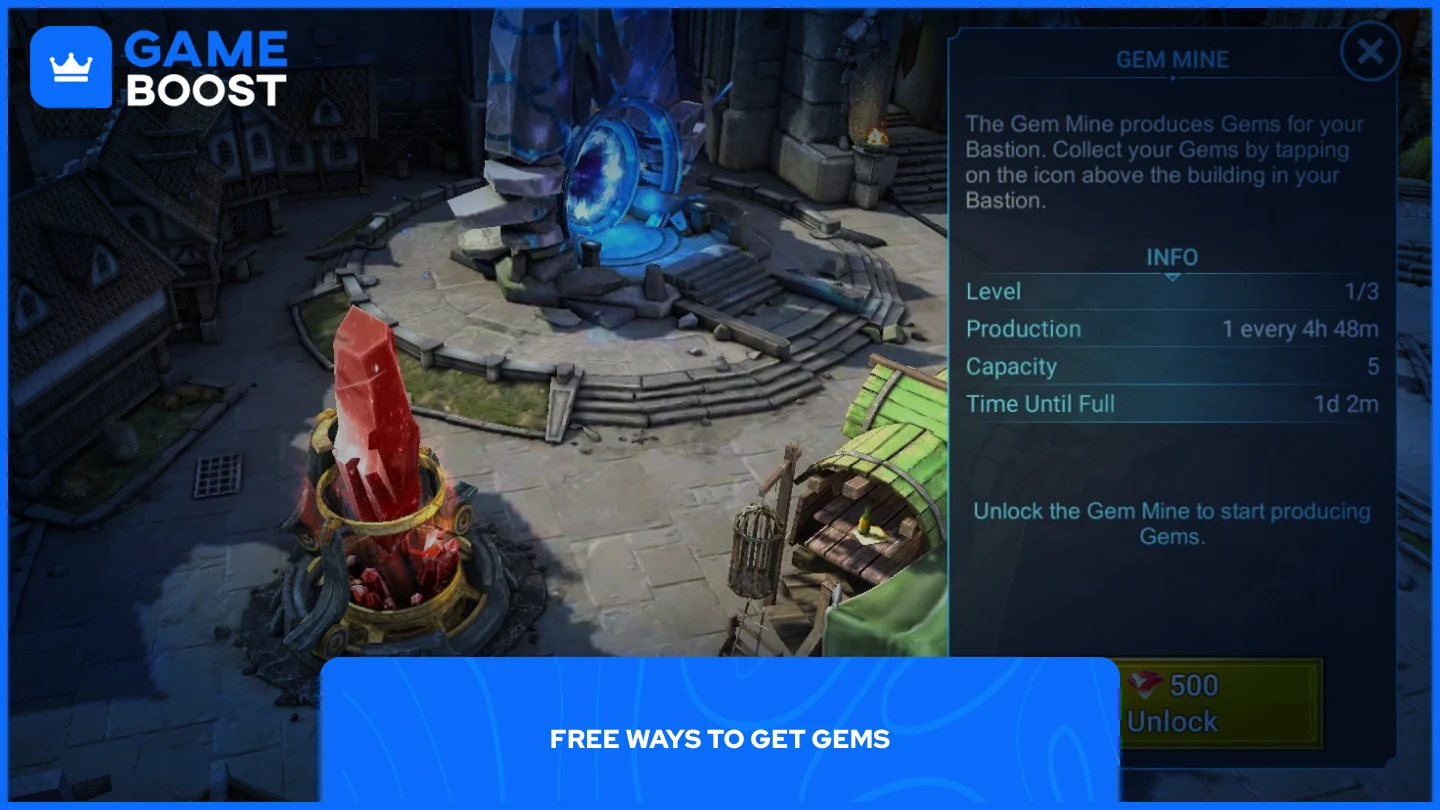This screenshot has height=810, width=1440.
Task: Select the GEM MINE title heading
Action: tap(1172, 59)
